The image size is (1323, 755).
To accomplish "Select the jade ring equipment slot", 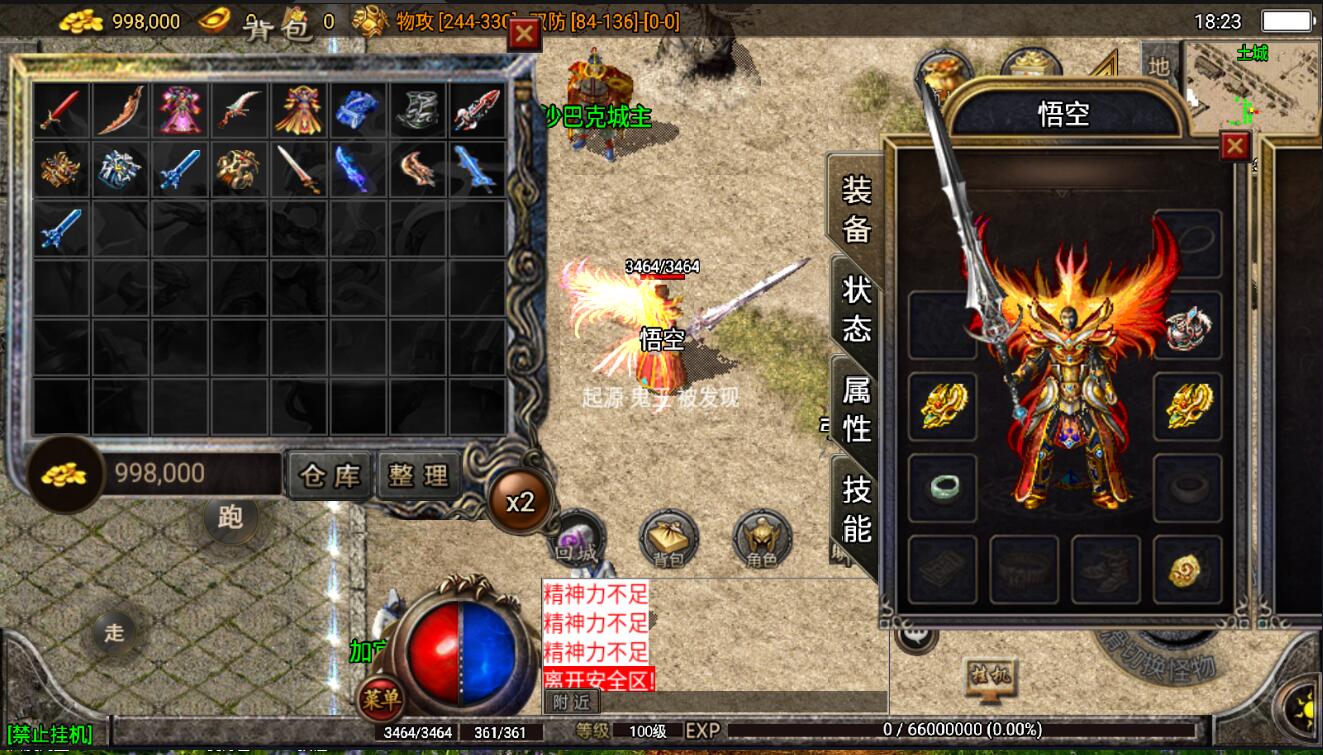I will tap(943, 488).
